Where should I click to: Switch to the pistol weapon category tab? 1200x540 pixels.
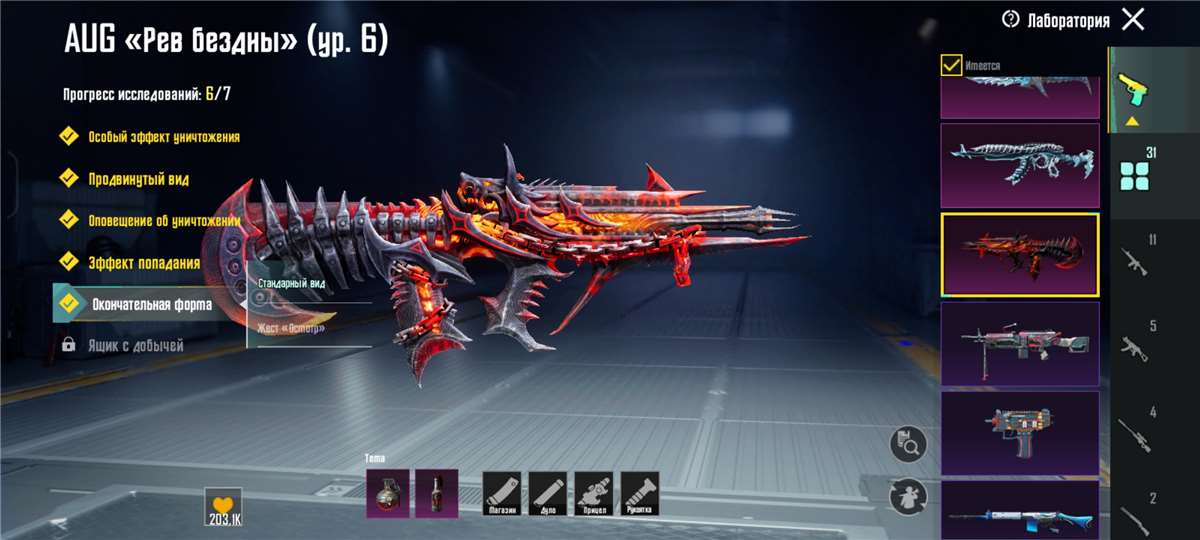tap(1135, 90)
